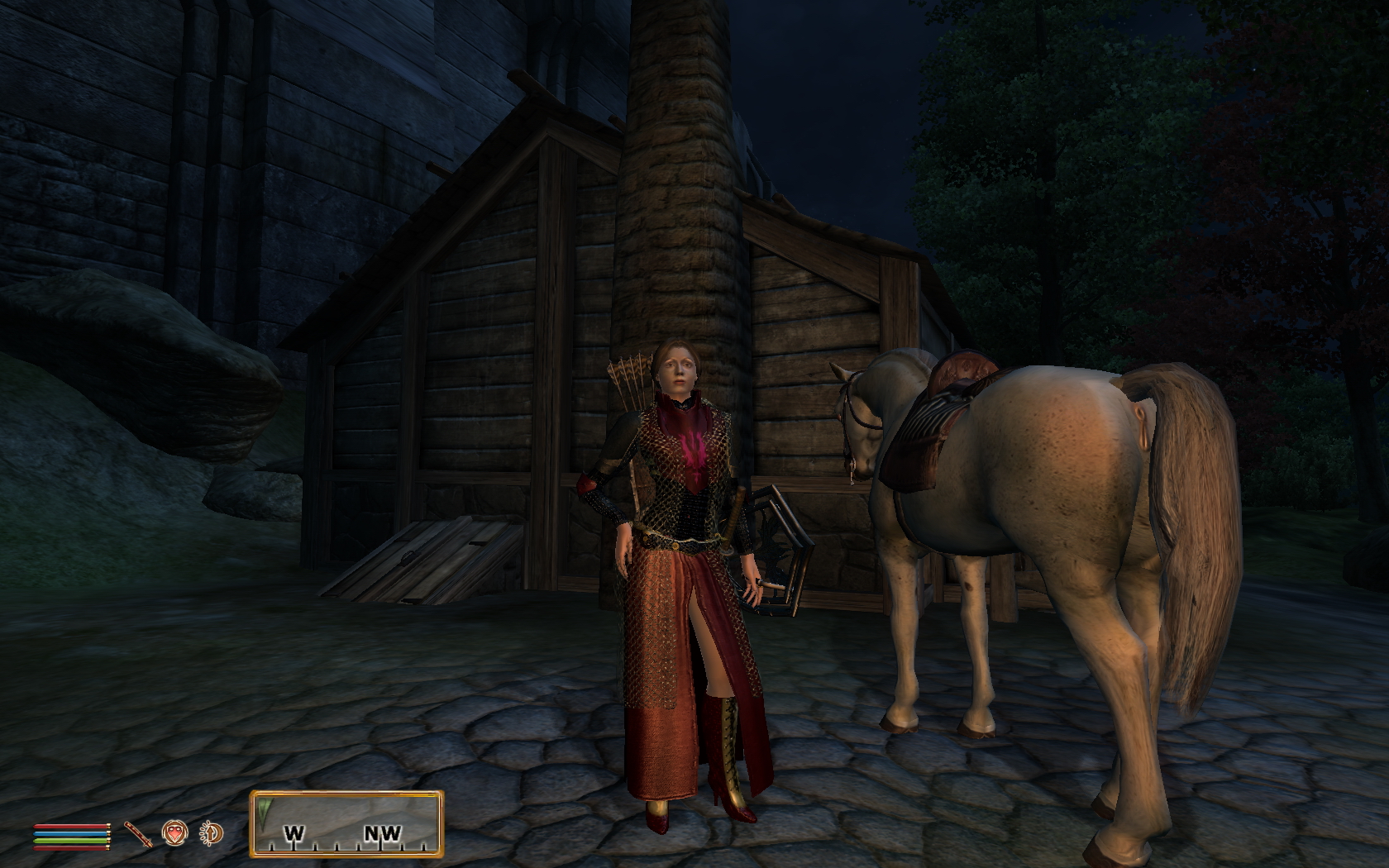
Task: Select the red heart spell icon
Action: click(174, 833)
